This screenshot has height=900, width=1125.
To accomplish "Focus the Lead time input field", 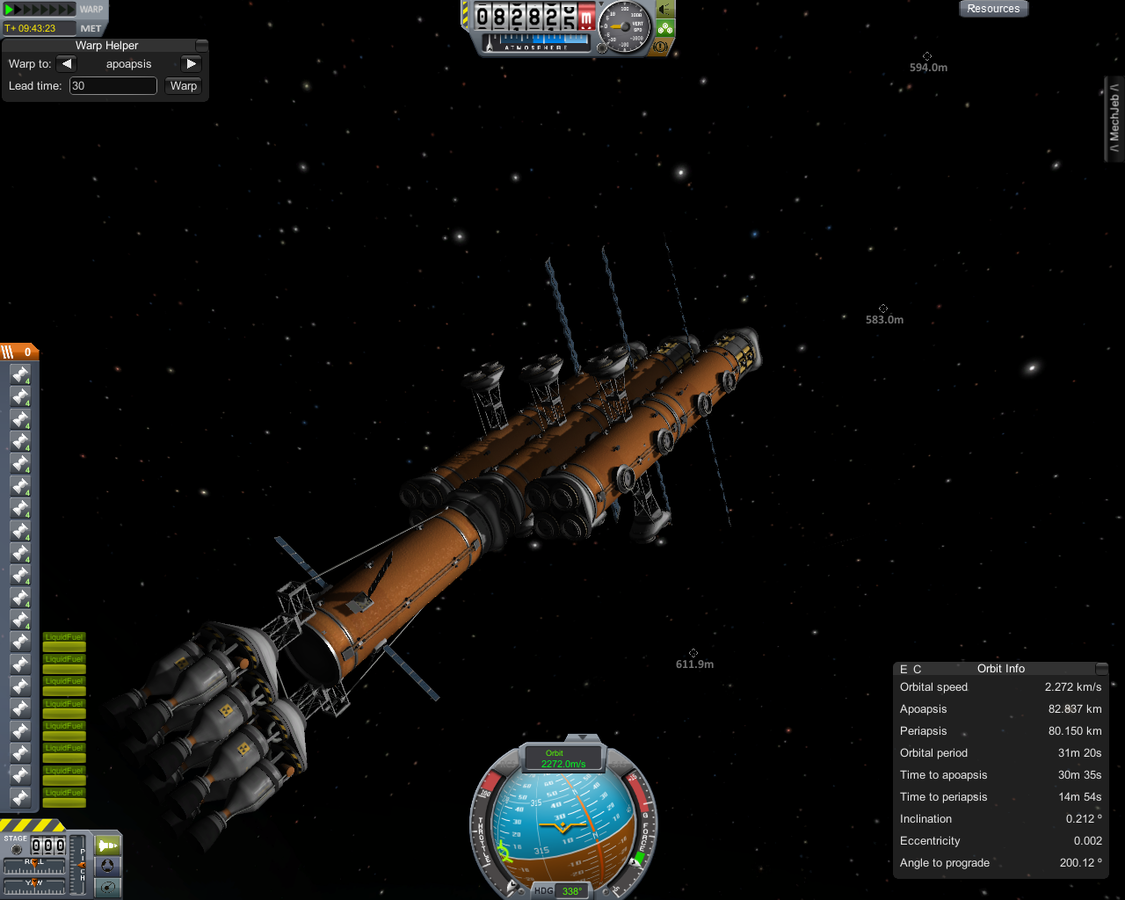I will (x=113, y=86).
